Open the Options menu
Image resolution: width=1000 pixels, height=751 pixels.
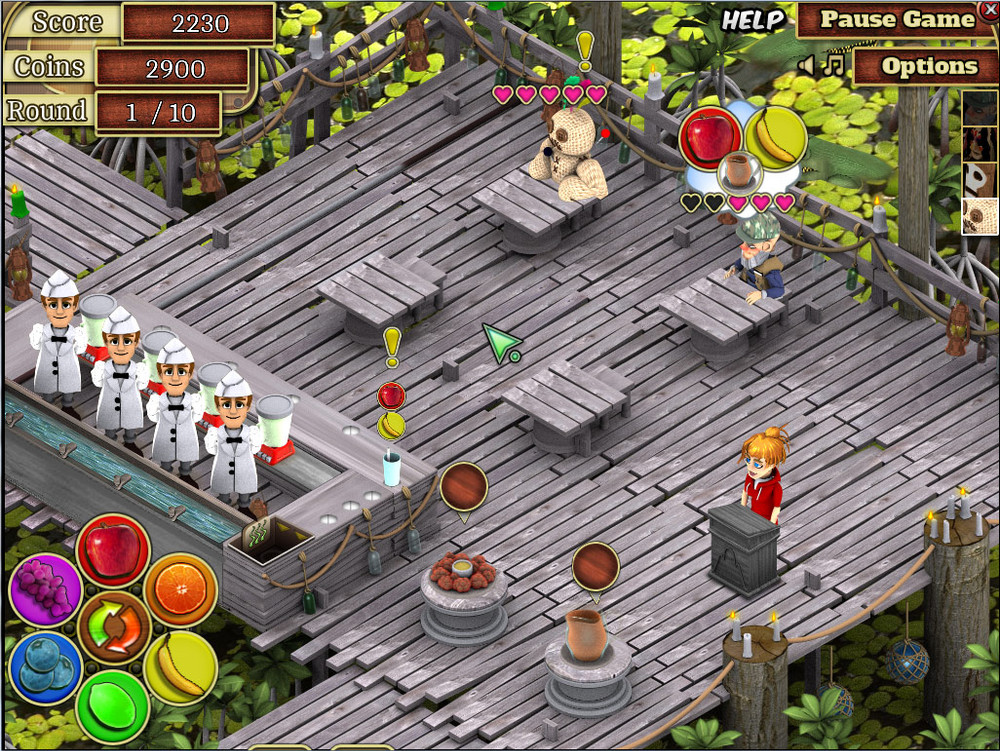pyautogui.click(x=929, y=67)
